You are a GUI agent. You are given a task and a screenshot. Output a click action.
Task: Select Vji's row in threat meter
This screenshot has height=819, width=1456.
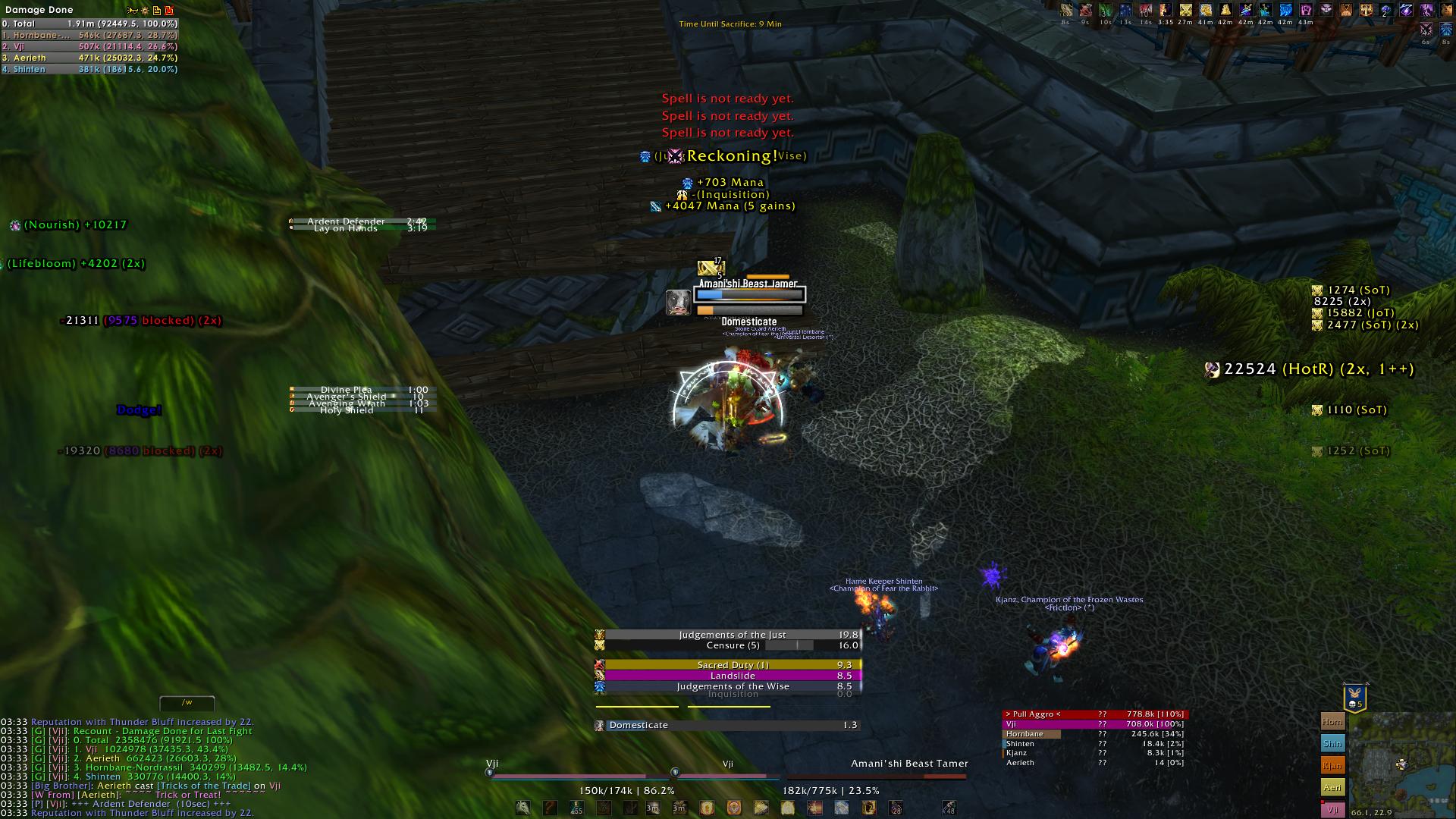(1094, 724)
